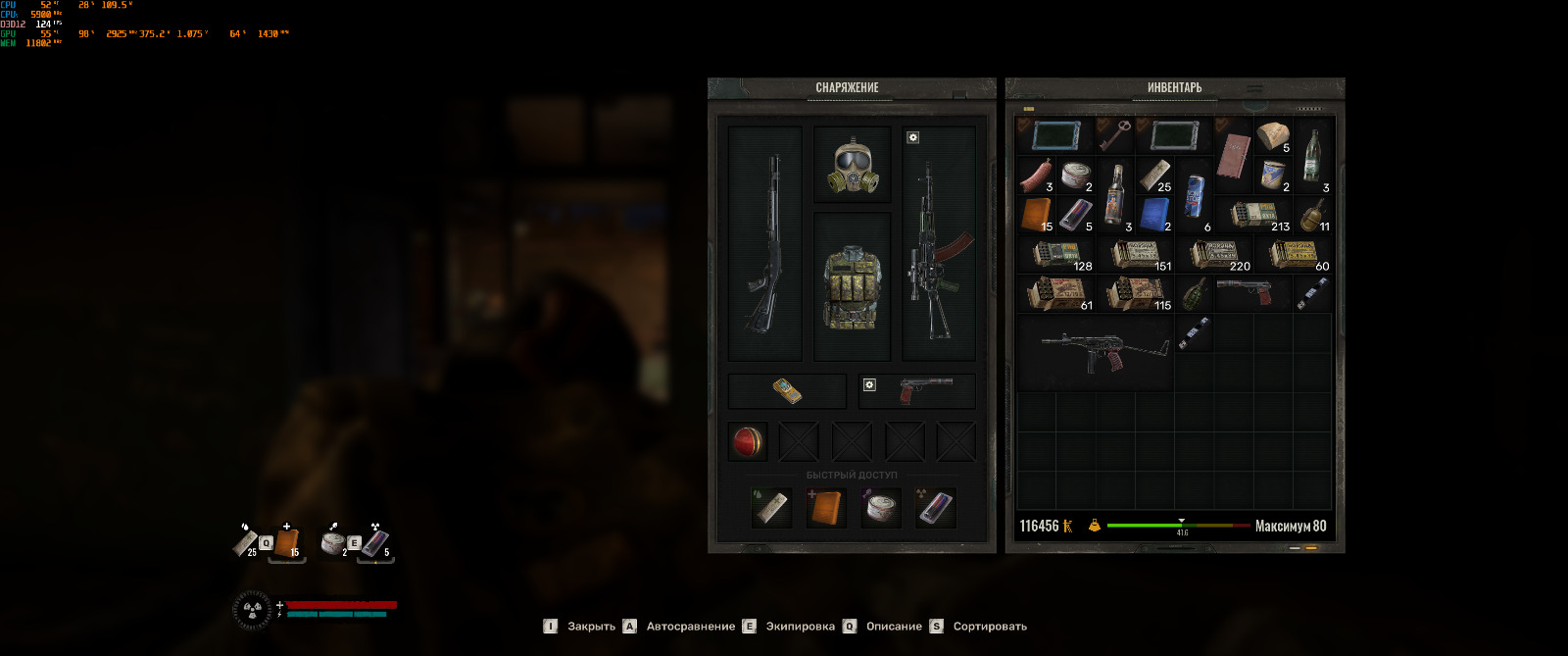1568x656 pixels.
Task: Select the scoped assault rifle with orange magazine
Action: (938, 243)
